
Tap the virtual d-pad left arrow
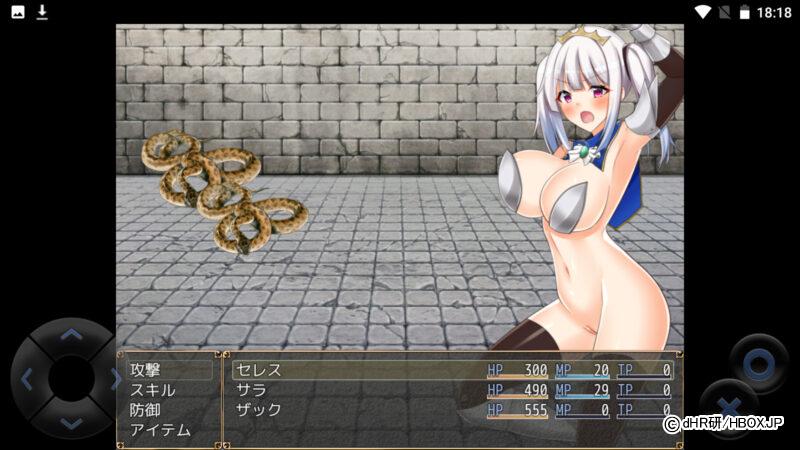click(27, 379)
